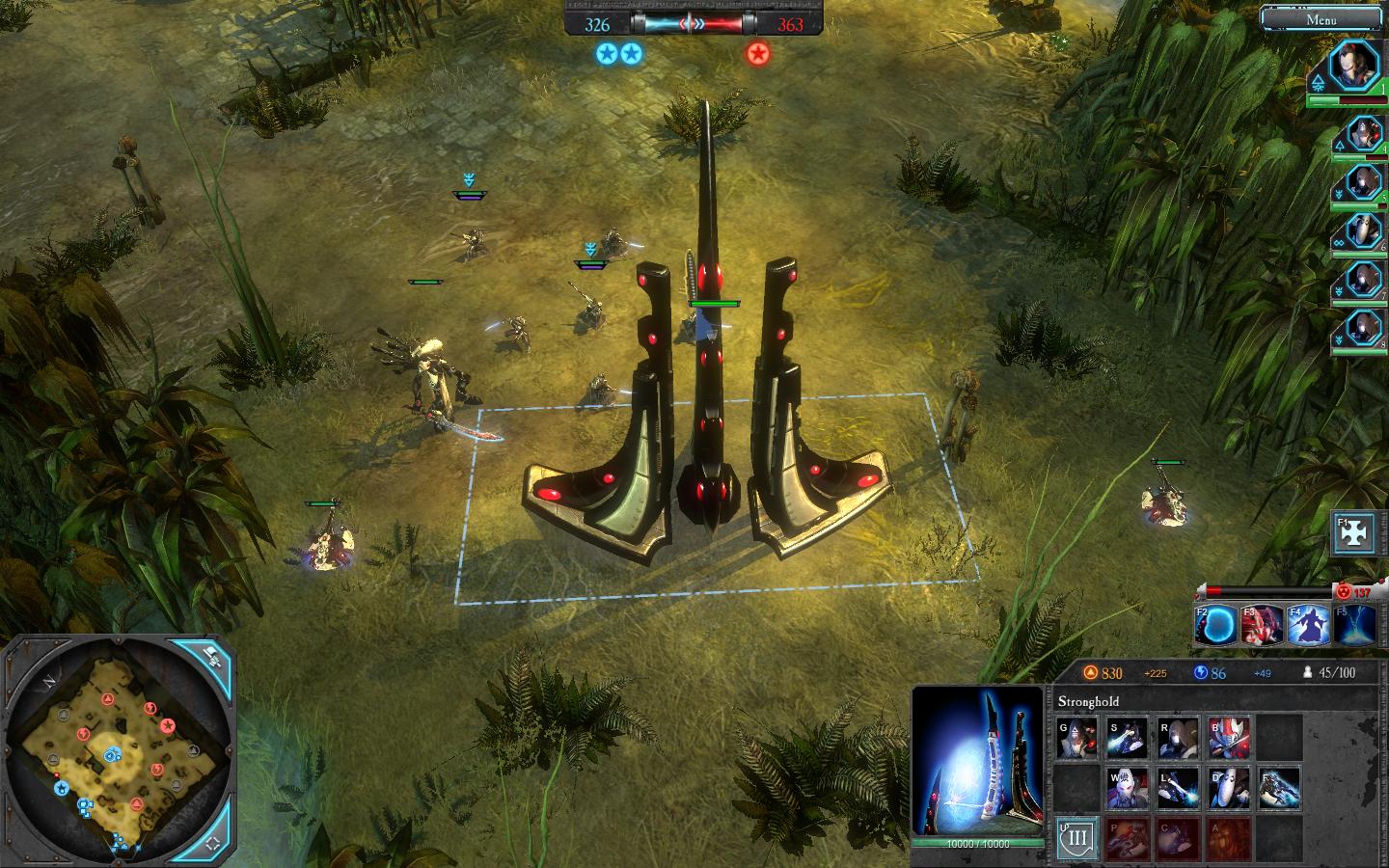Train the unit with hotkey G
Image resolution: width=1389 pixels, height=868 pixels.
[1076, 738]
